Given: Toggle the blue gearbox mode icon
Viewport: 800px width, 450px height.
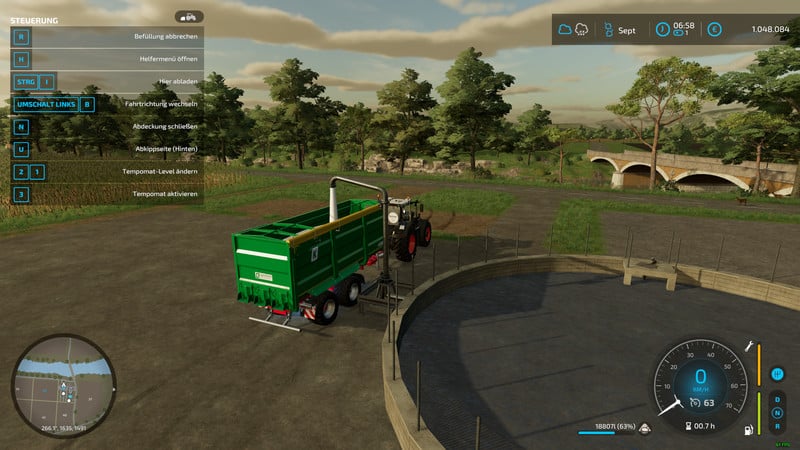Looking at the screenshot, I should [777, 374].
